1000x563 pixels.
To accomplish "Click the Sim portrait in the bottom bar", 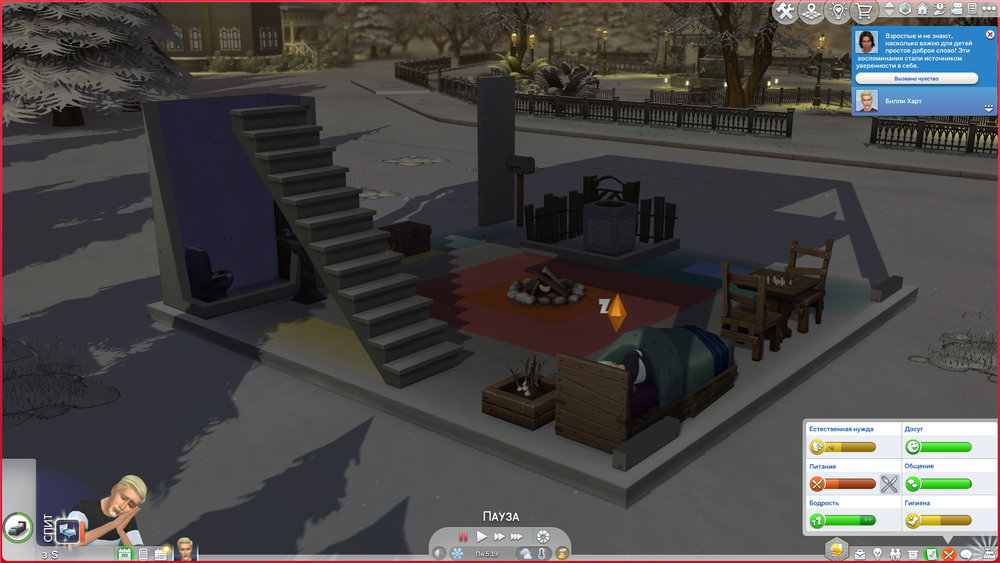I will point(184,550).
